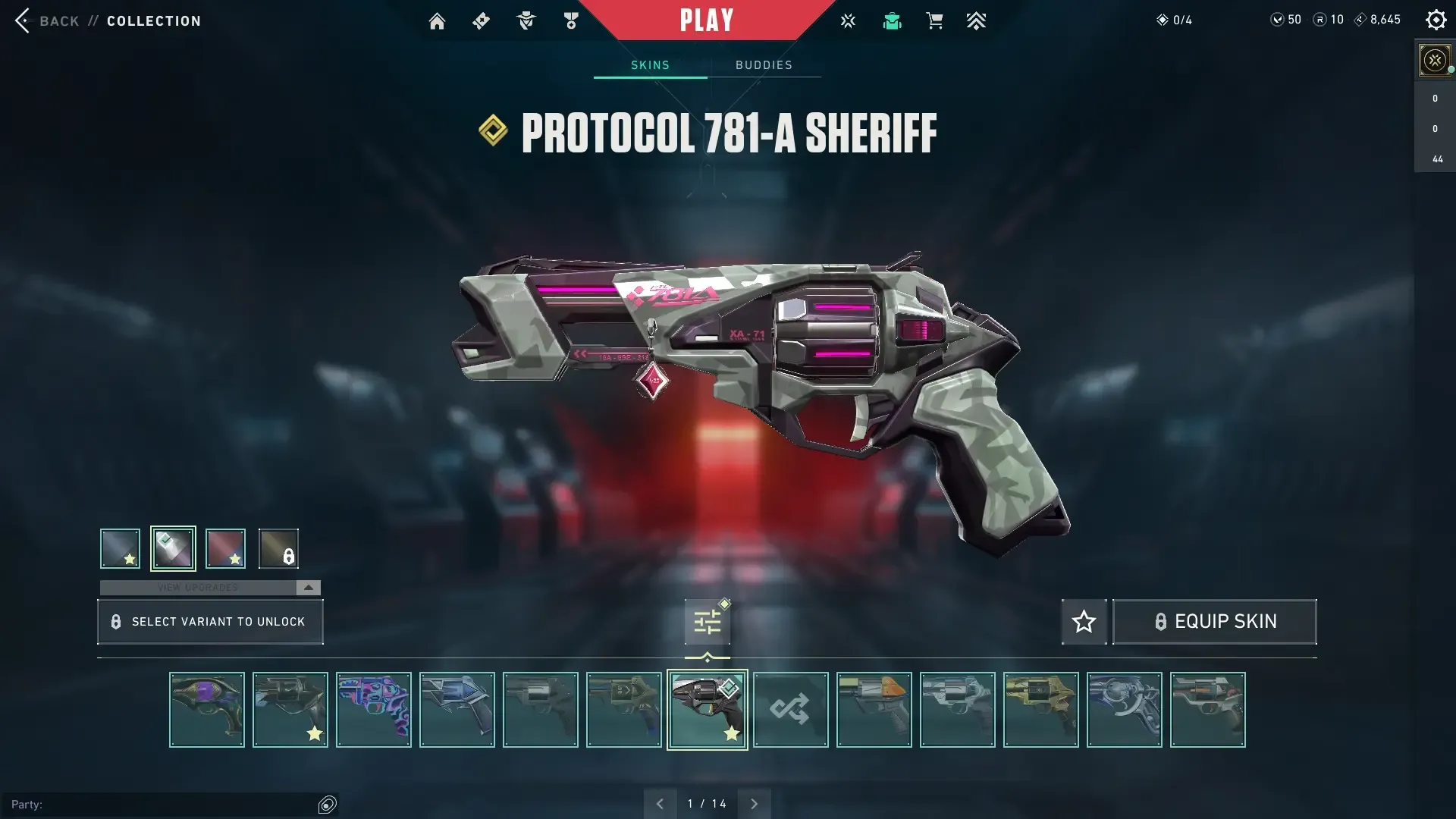Select the random shuffle skin tile
The image size is (1456, 819).
(790, 710)
